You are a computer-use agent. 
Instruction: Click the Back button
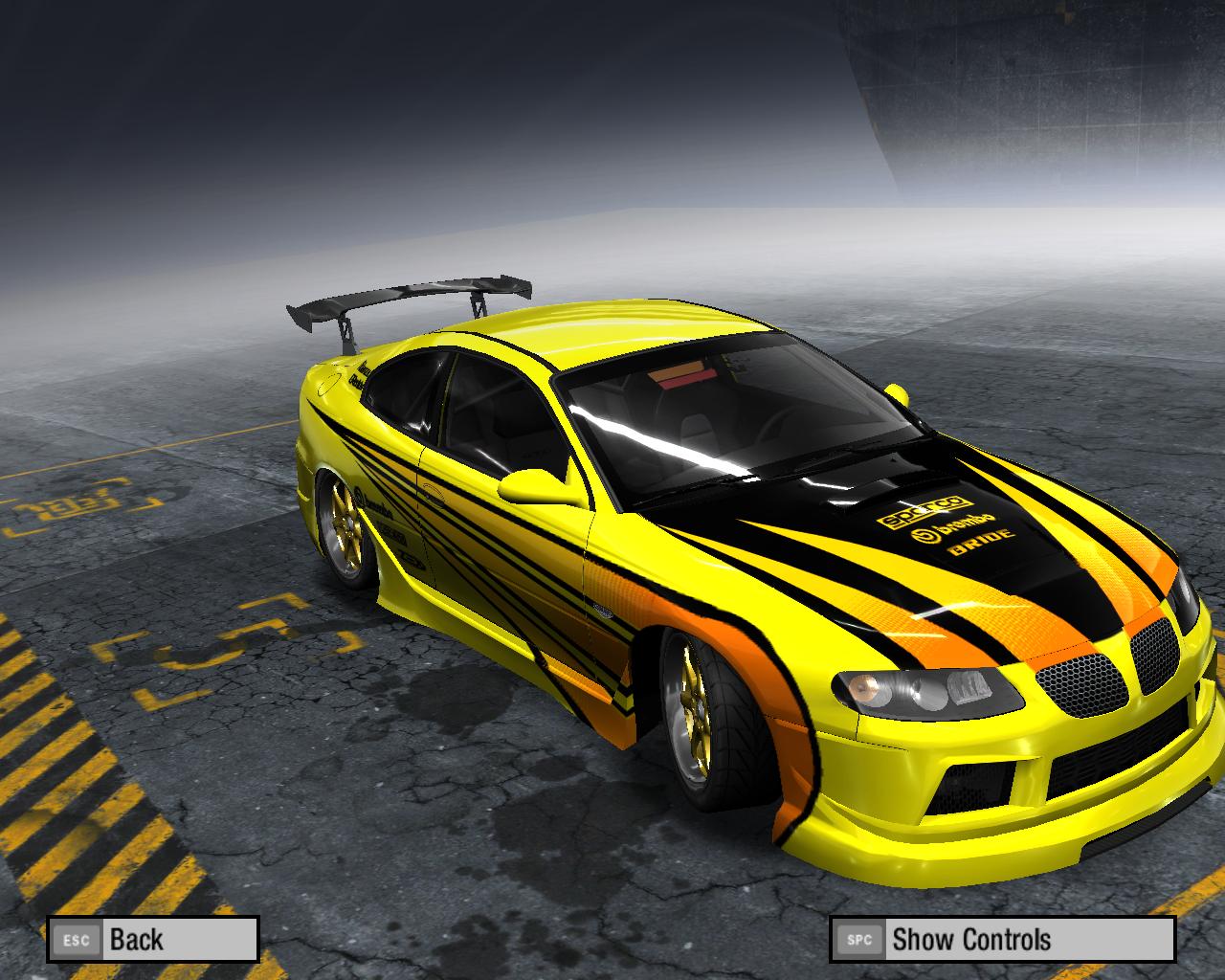[153, 939]
